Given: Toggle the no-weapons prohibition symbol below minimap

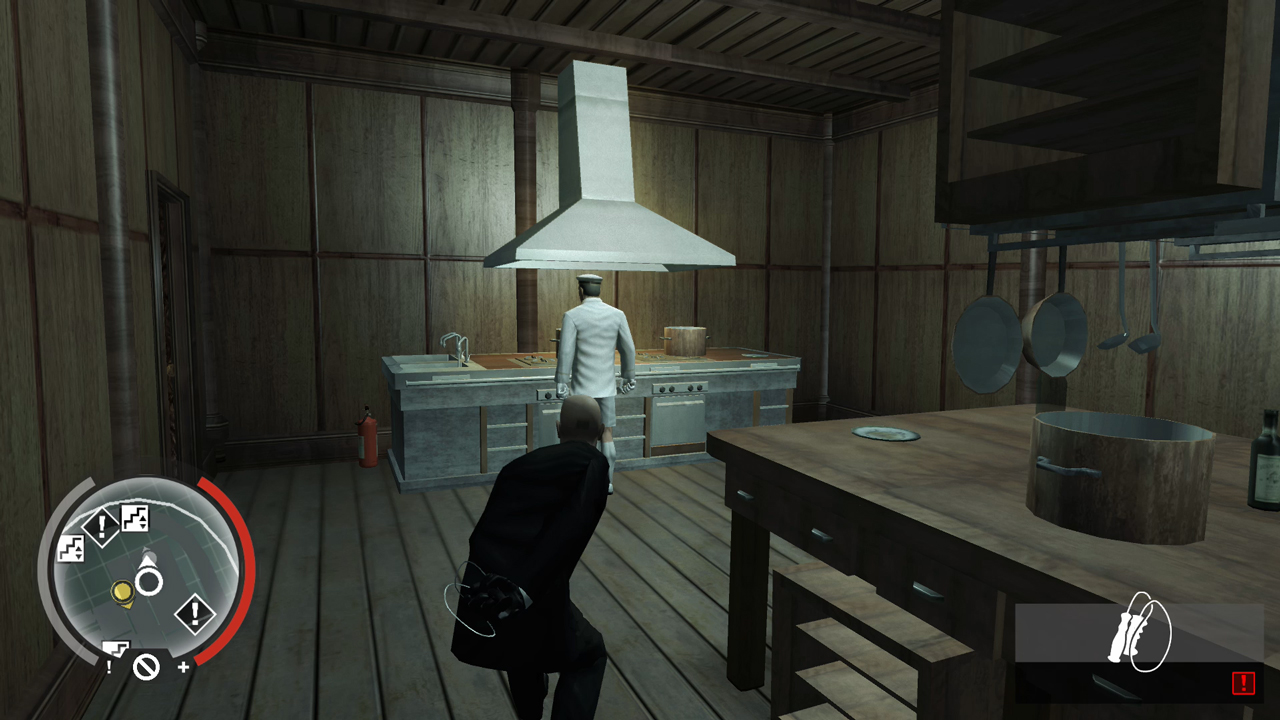Looking at the screenshot, I should 146,666.
